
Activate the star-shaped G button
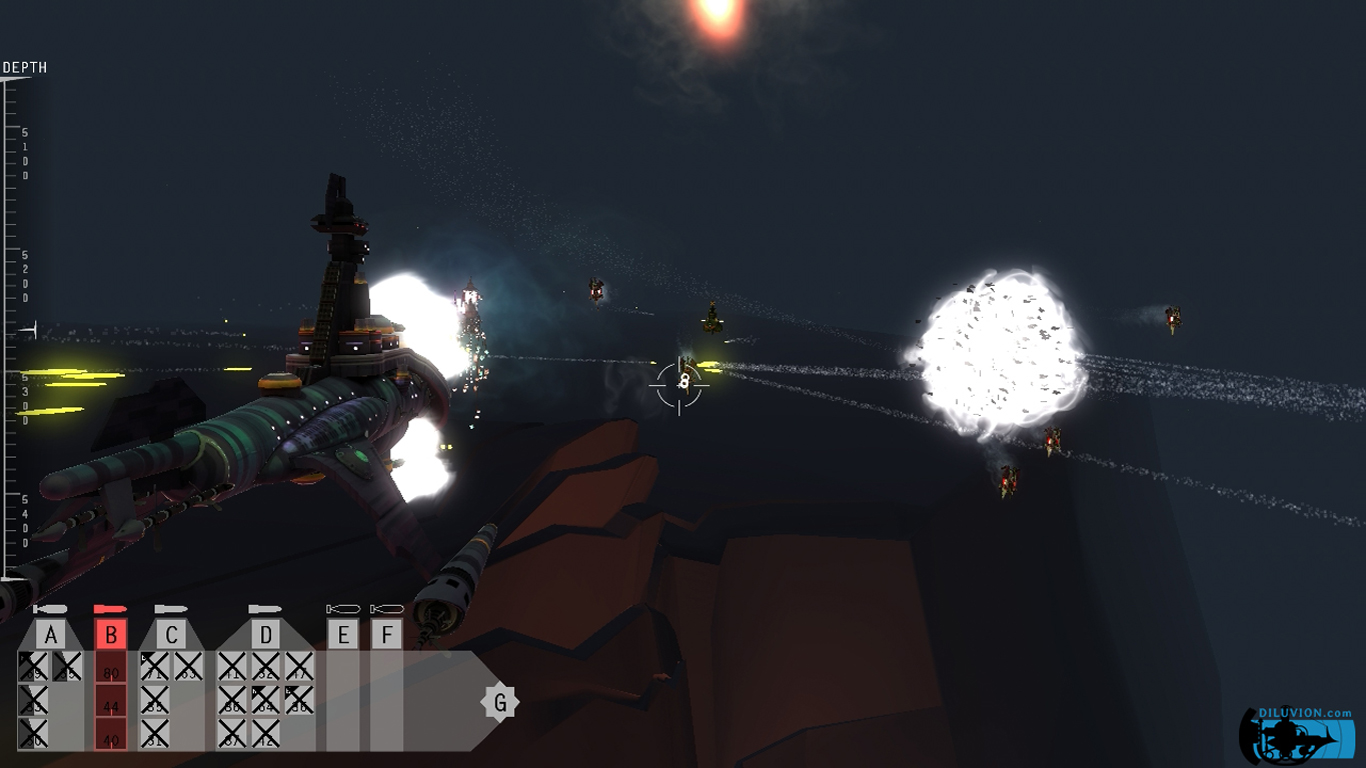coord(500,702)
